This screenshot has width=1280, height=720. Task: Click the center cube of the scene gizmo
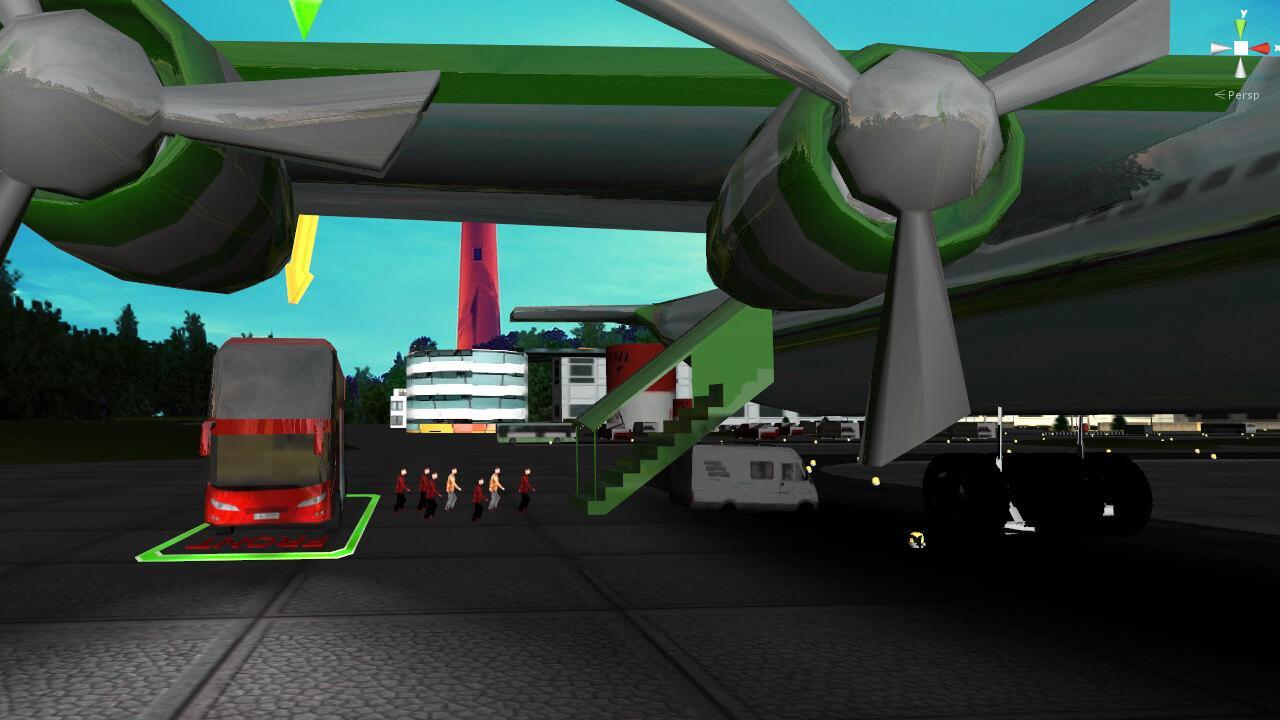1241,47
